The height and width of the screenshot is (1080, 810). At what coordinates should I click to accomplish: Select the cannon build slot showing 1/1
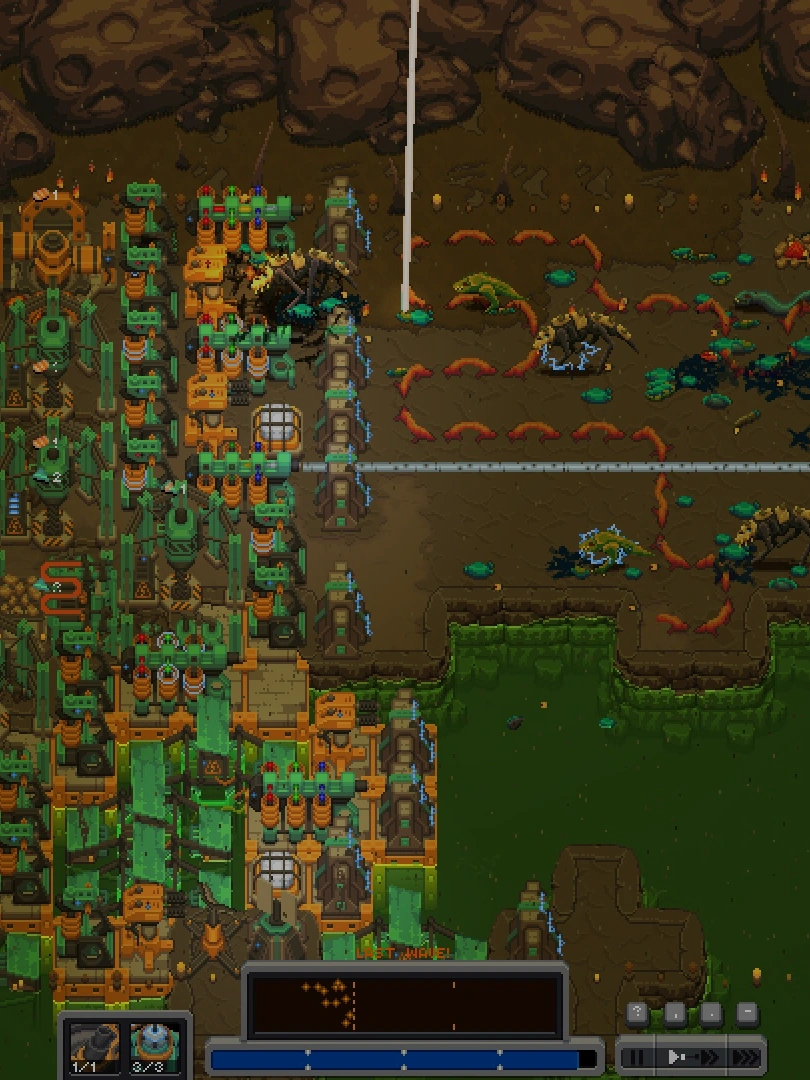93,1047
